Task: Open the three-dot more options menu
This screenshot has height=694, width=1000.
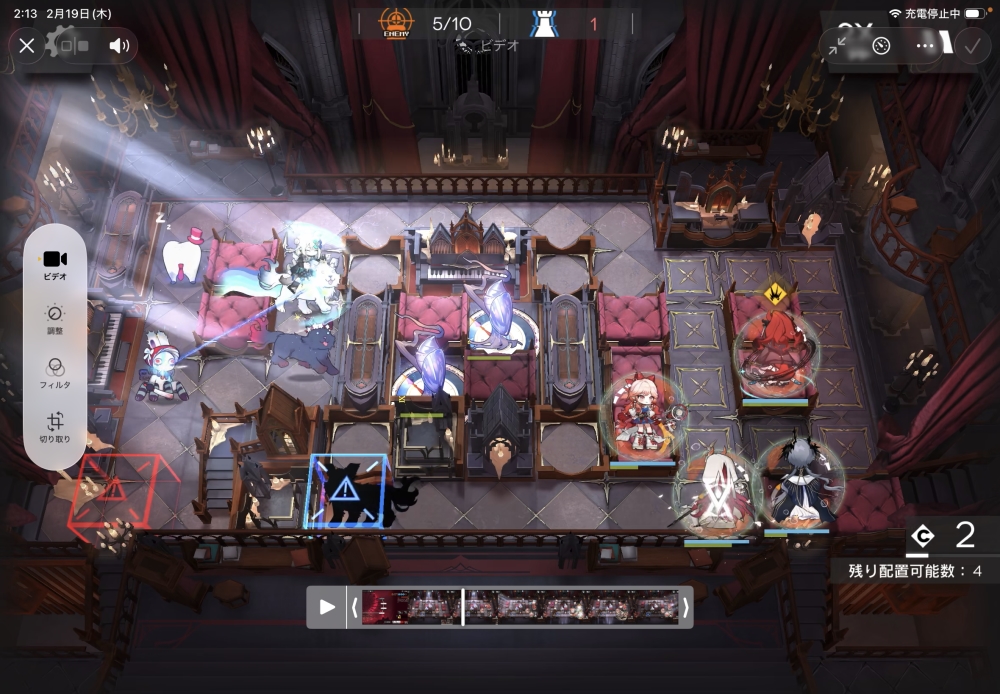Action: (x=925, y=45)
